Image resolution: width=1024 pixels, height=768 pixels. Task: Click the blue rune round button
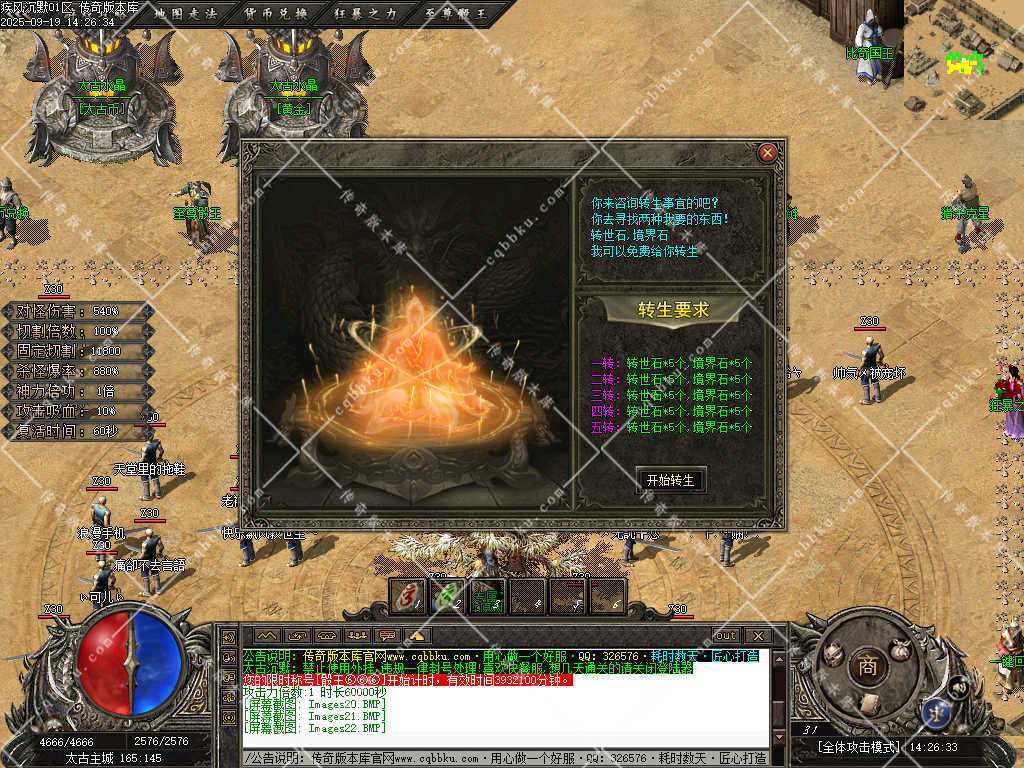[937, 711]
